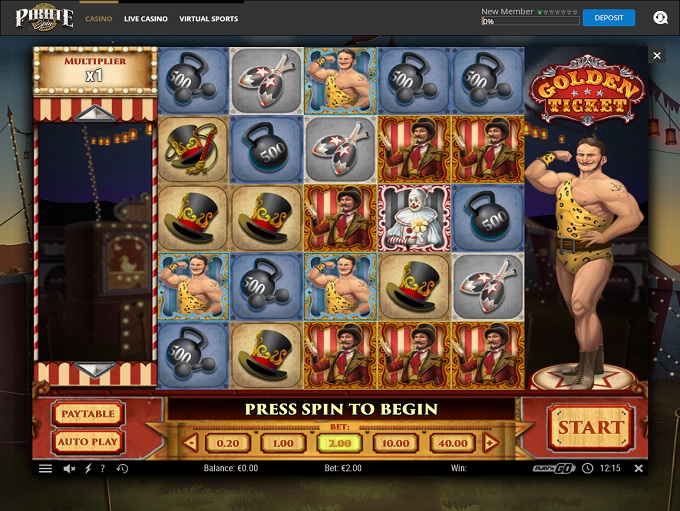
Task: Toggle the lightning bolt fast play
Action: point(89,468)
